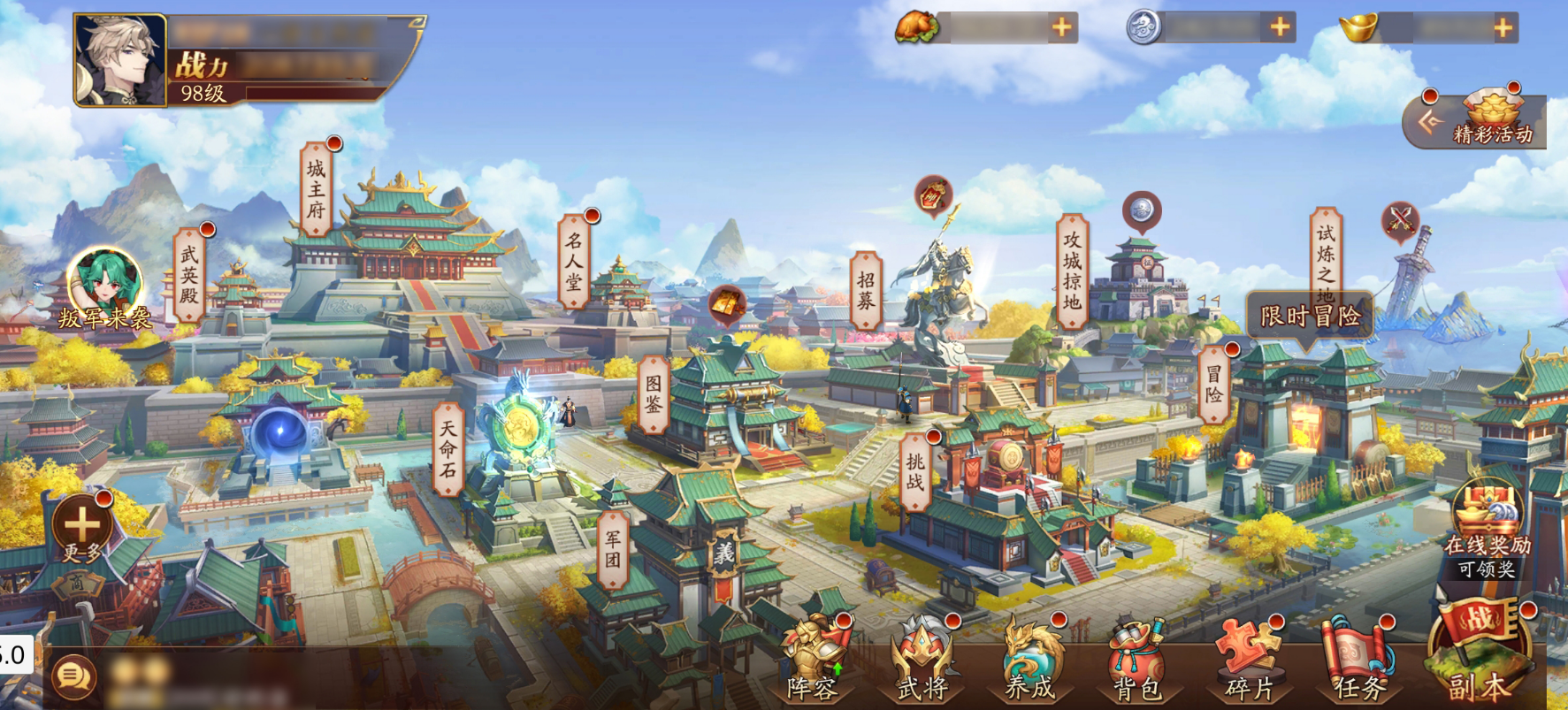This screenshot has width=1568, height=710.
Task: Add more roast chicken stamina
Action: tap(1062, 28)
